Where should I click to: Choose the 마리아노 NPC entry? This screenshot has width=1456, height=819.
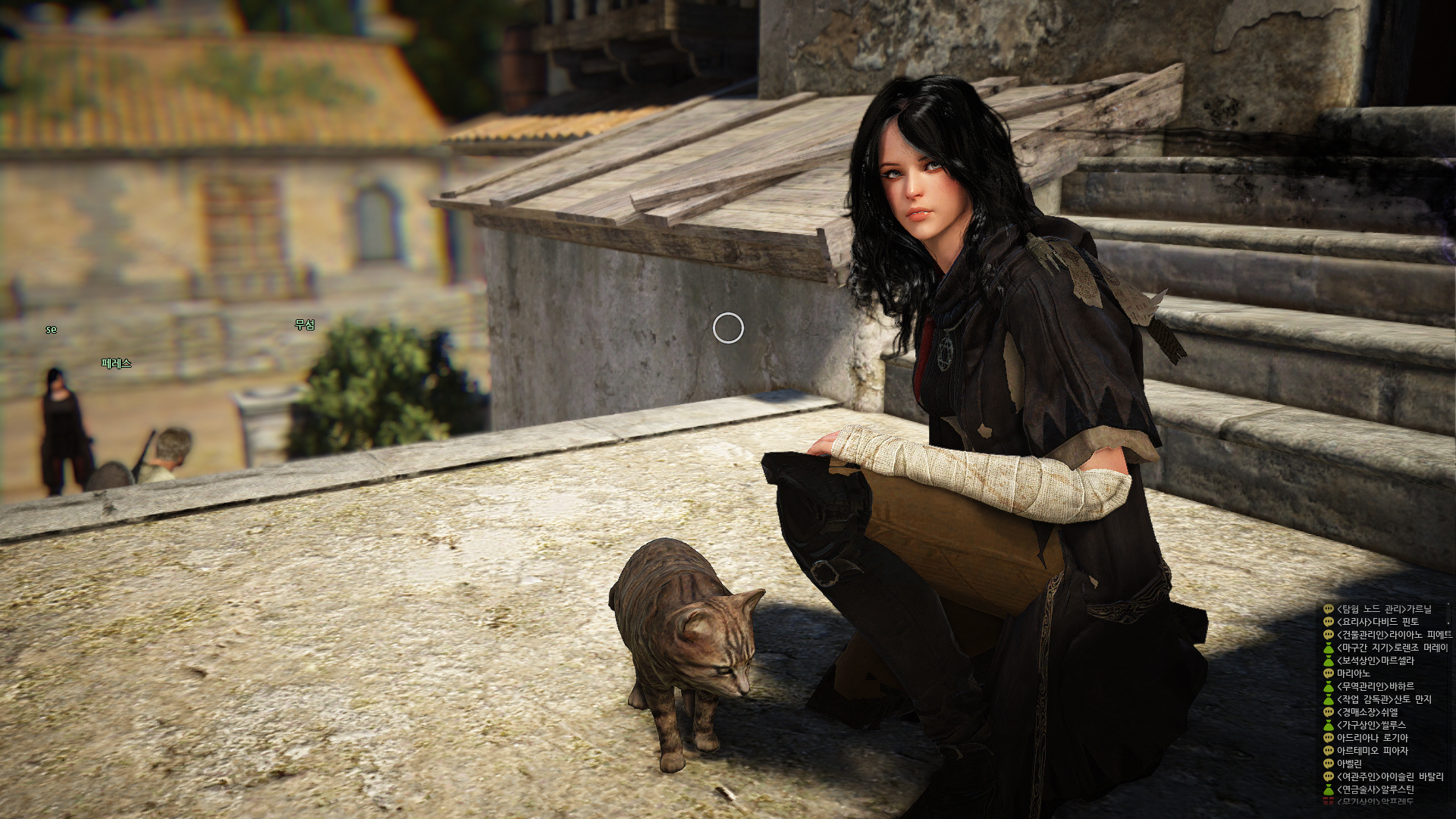pos(1353,673)
